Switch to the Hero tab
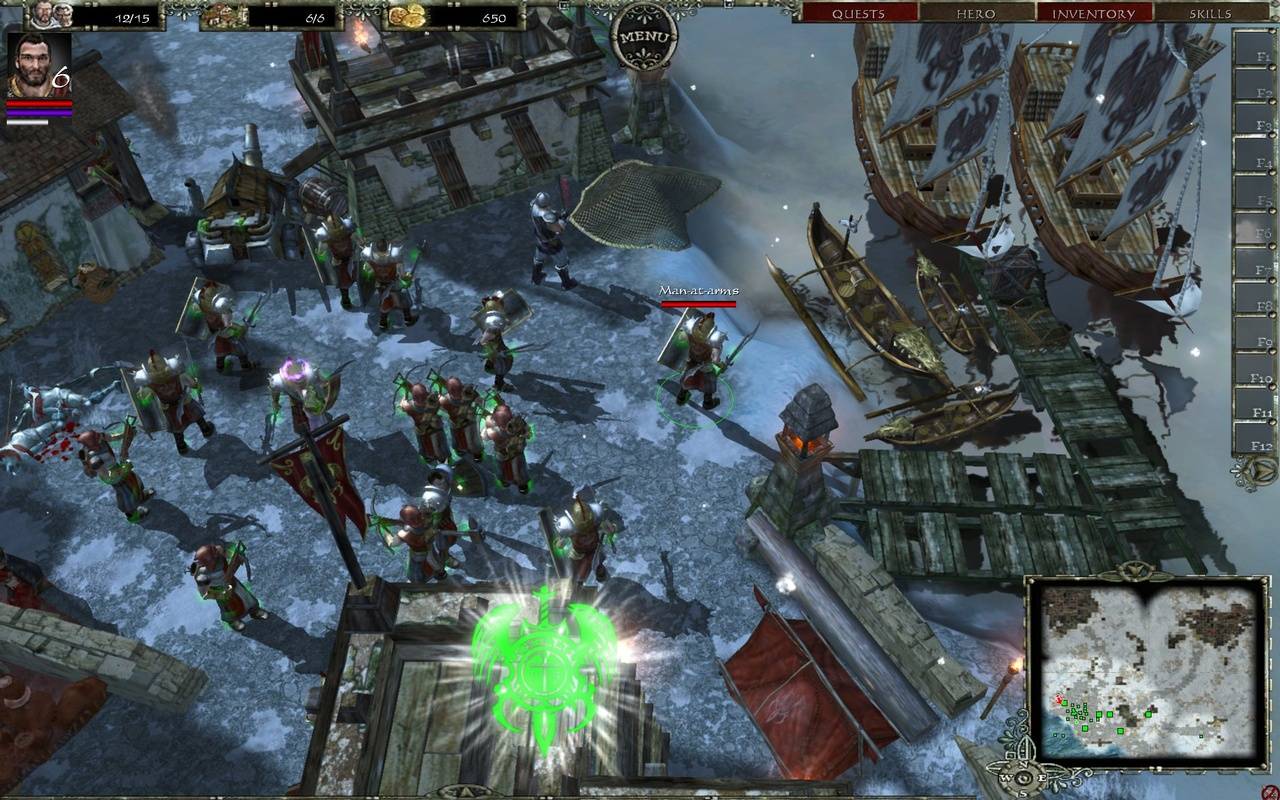1280x800 pixels. (x=976, y=13)
